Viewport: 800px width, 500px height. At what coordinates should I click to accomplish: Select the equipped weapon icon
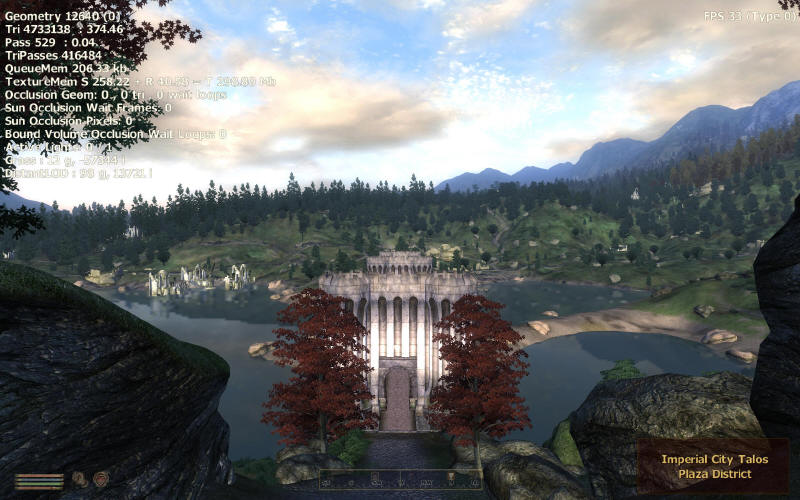(x=79, y=479)
